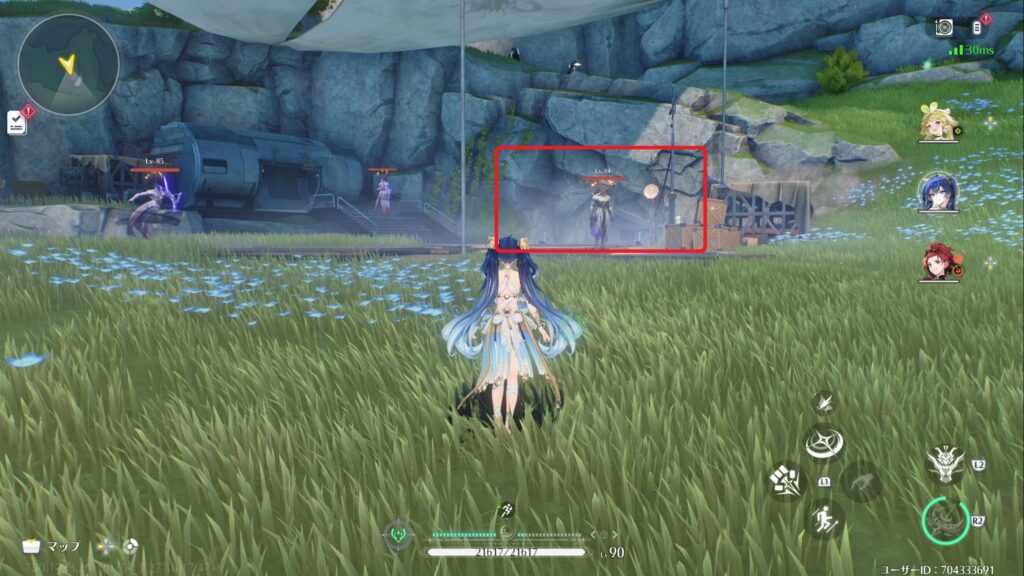Image resolution: width=1024 pixels, height=576 pixels.
Task: Open the マップ map button
Action: (53, 546)
